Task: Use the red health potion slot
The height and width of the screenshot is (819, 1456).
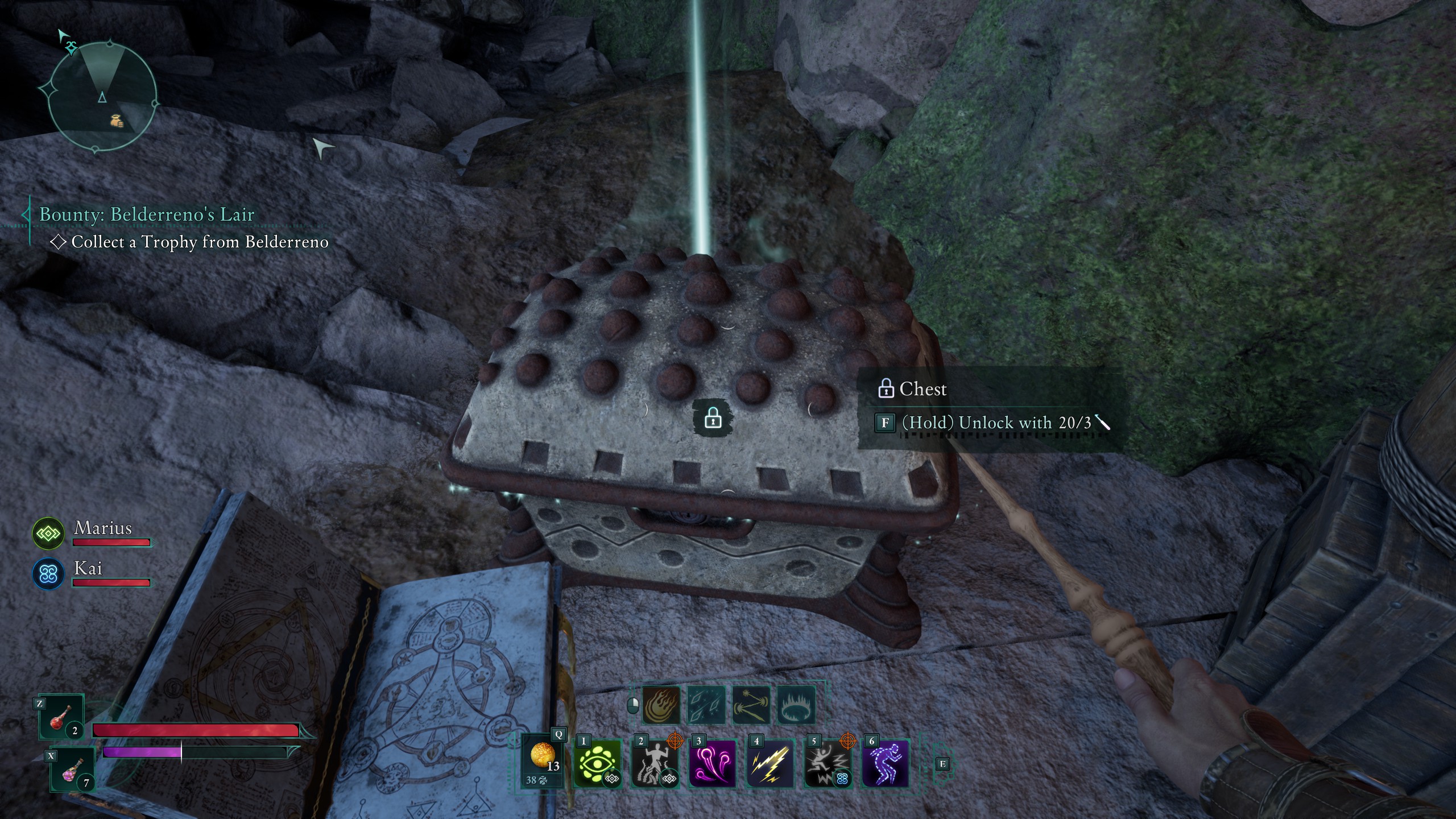Action: click(61, 718)
